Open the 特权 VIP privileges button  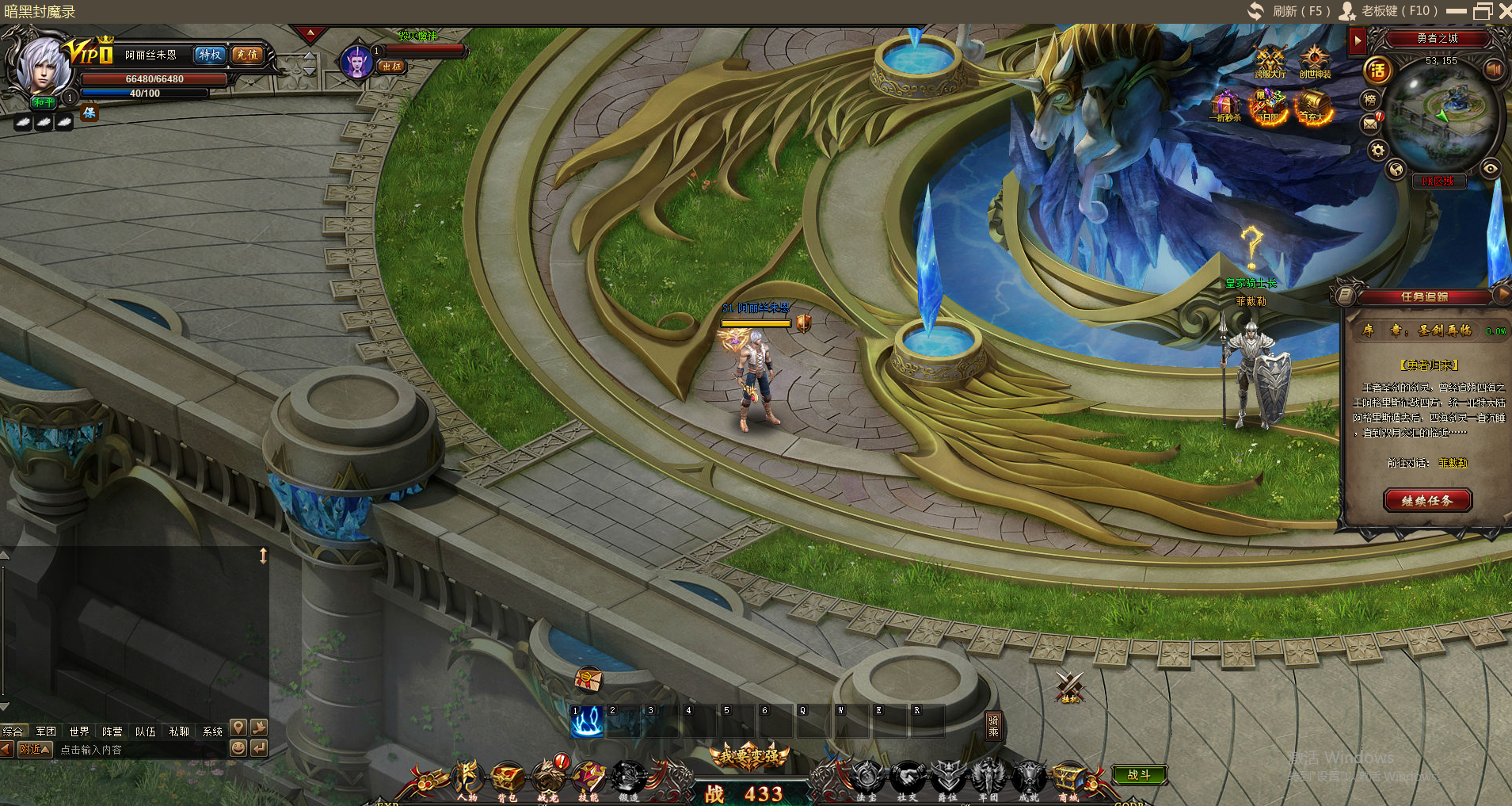[x=210, y=55]
